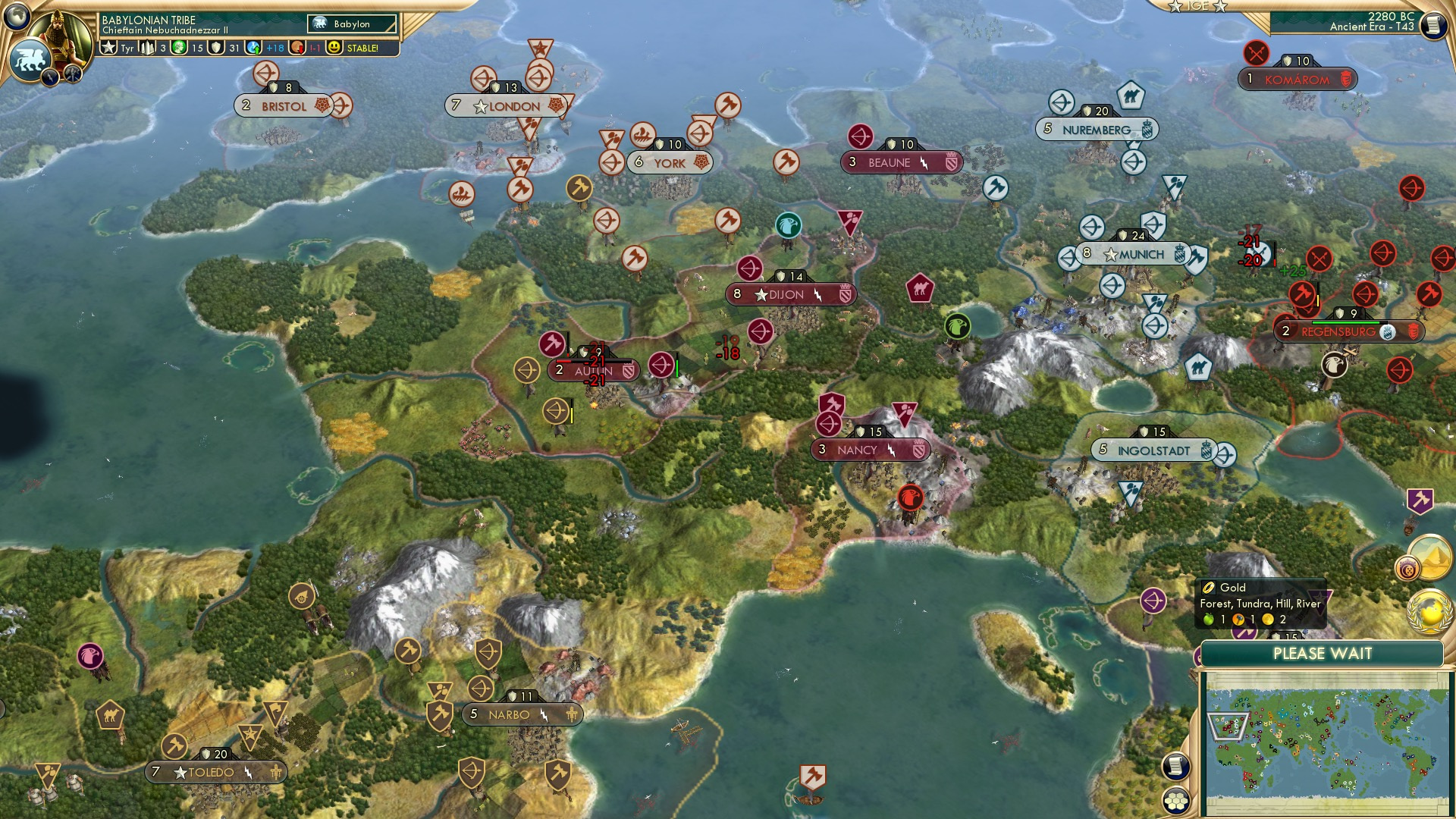Open the science beaker showing +18
This screenshot has width=1456, height=819.
[x=253, y=47]
